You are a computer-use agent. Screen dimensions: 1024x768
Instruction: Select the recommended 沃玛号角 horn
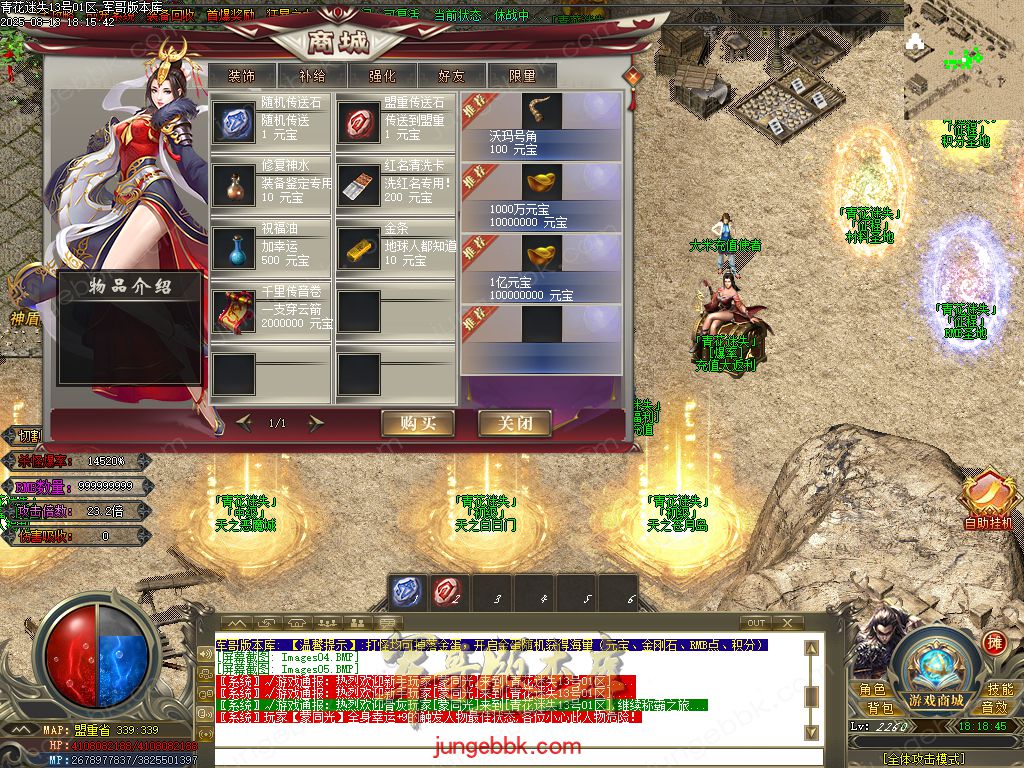pos(543,112)
